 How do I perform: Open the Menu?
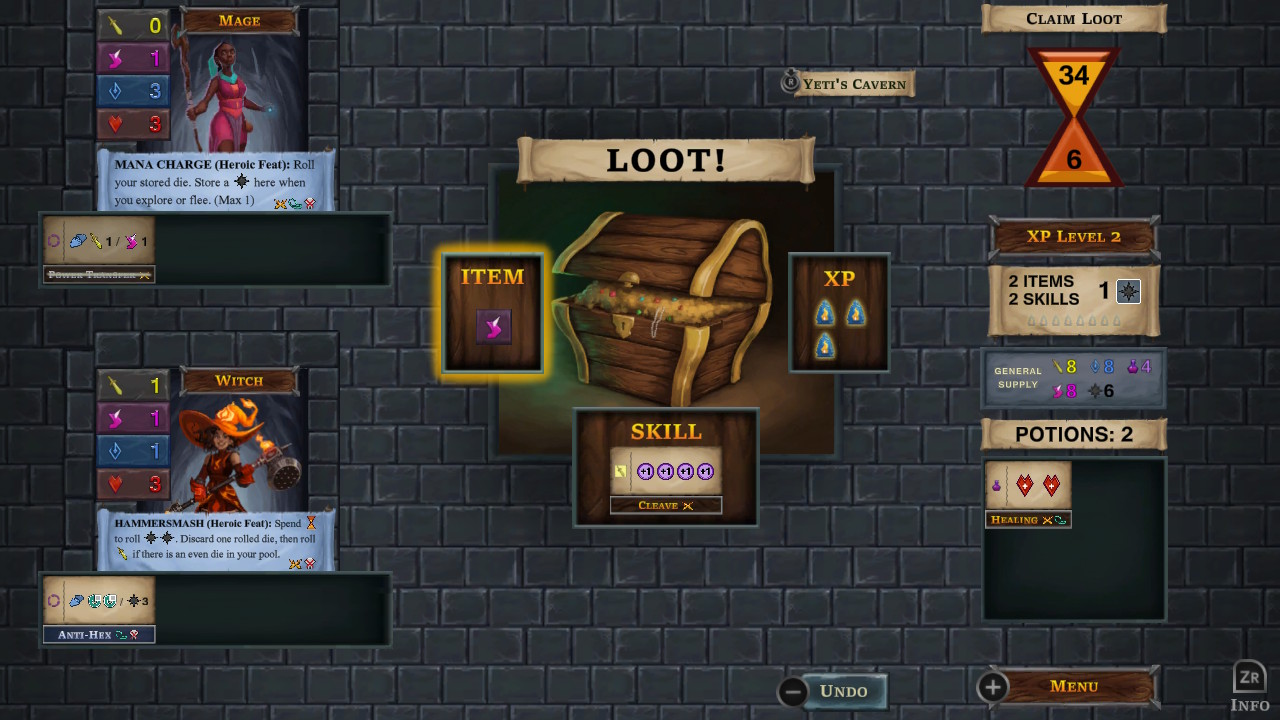tap(1072, 686)
